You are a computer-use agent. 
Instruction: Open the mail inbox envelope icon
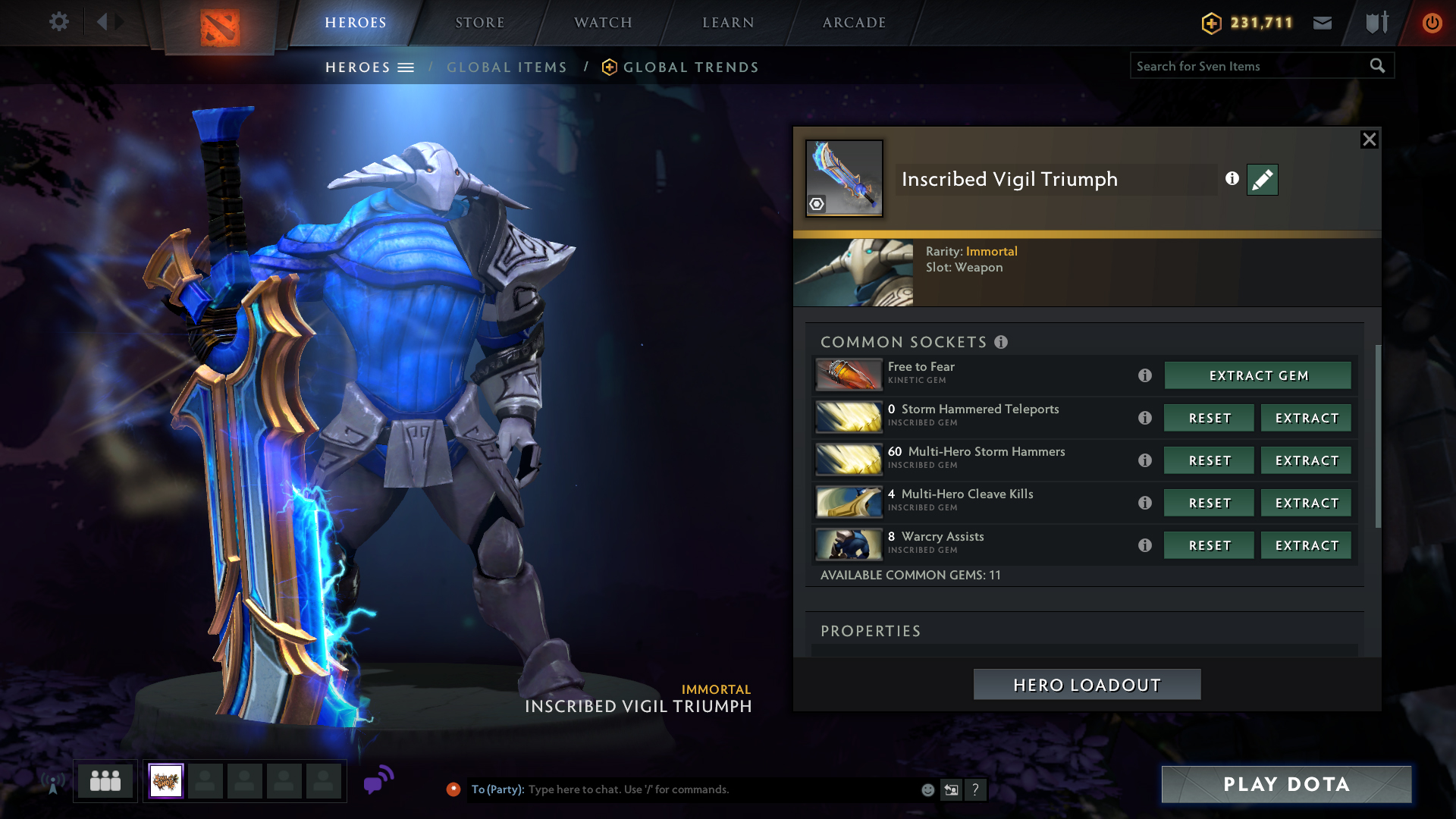pyautogui.click(x=1323, y=23)
